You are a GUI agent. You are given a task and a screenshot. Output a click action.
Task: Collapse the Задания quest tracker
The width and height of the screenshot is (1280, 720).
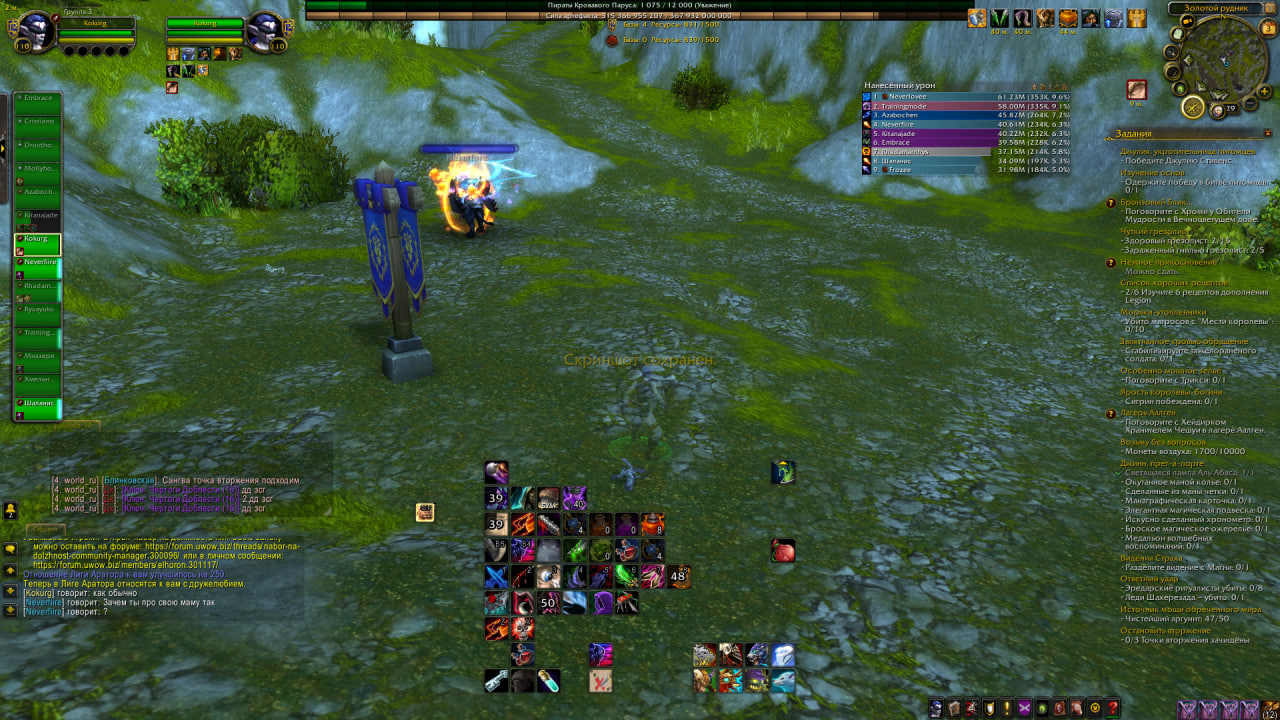tap(1268, 133)
